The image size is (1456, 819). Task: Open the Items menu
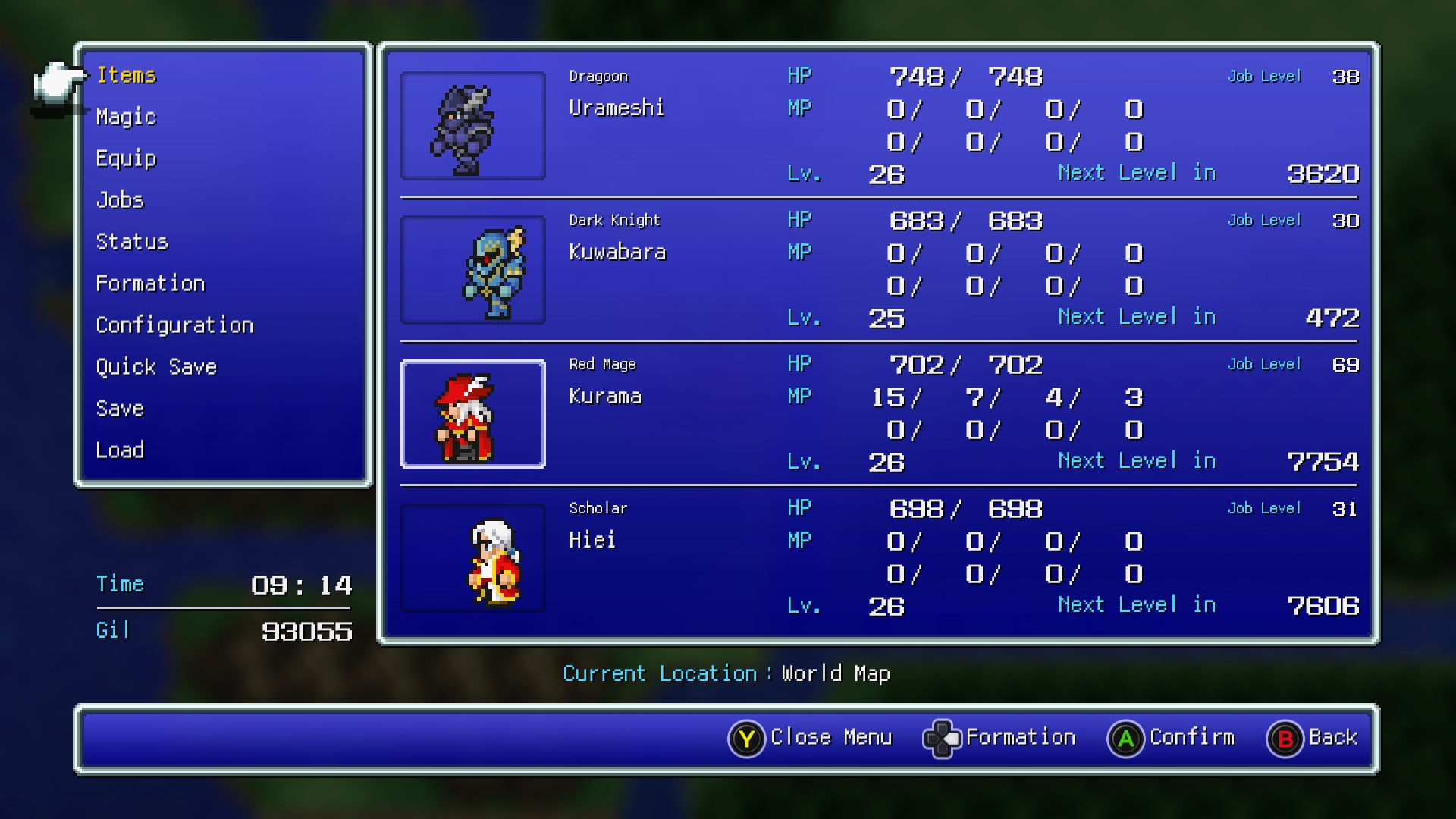click(126, 75)
